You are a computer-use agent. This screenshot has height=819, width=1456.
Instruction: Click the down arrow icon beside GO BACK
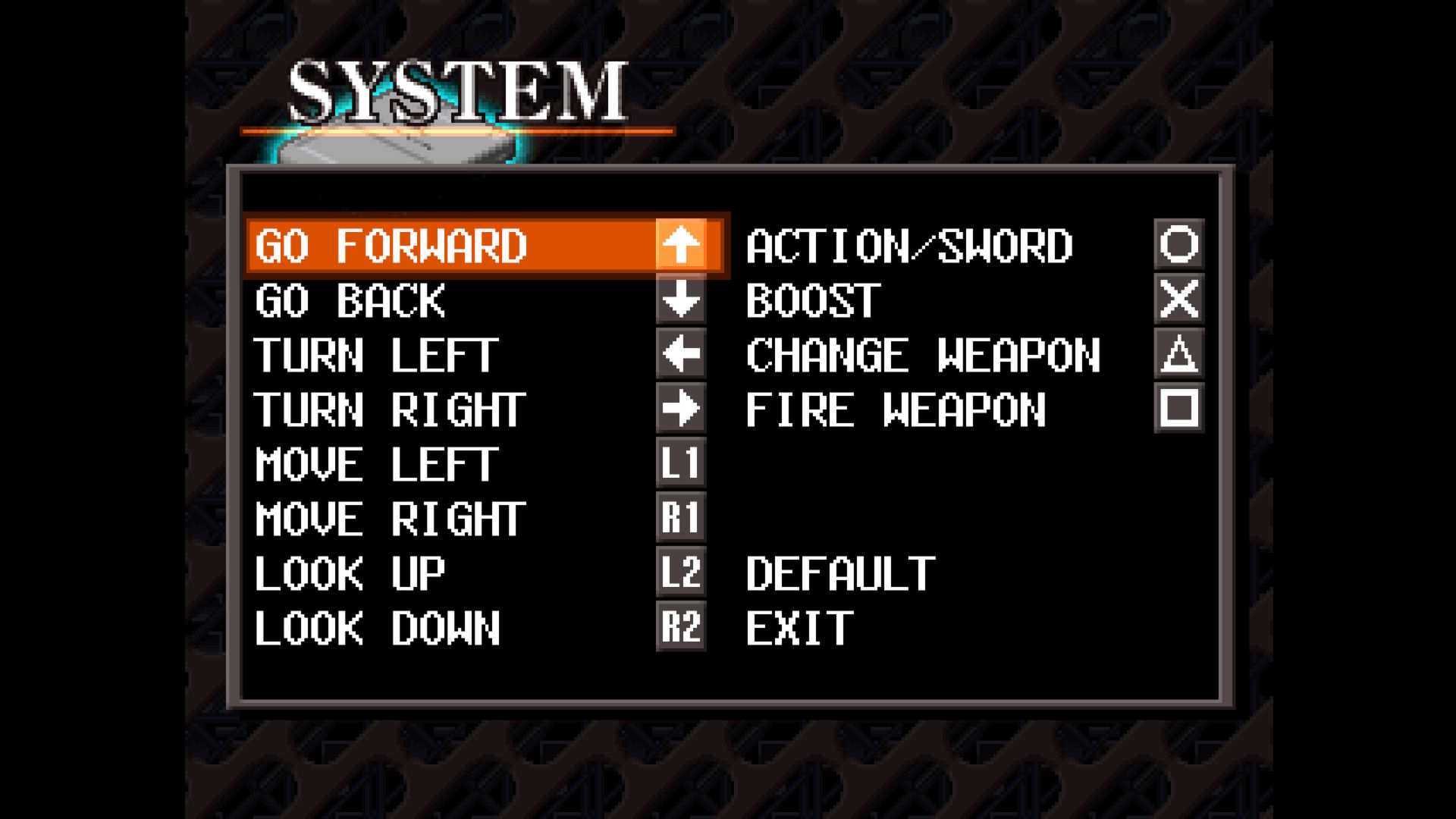click(681, 302)
